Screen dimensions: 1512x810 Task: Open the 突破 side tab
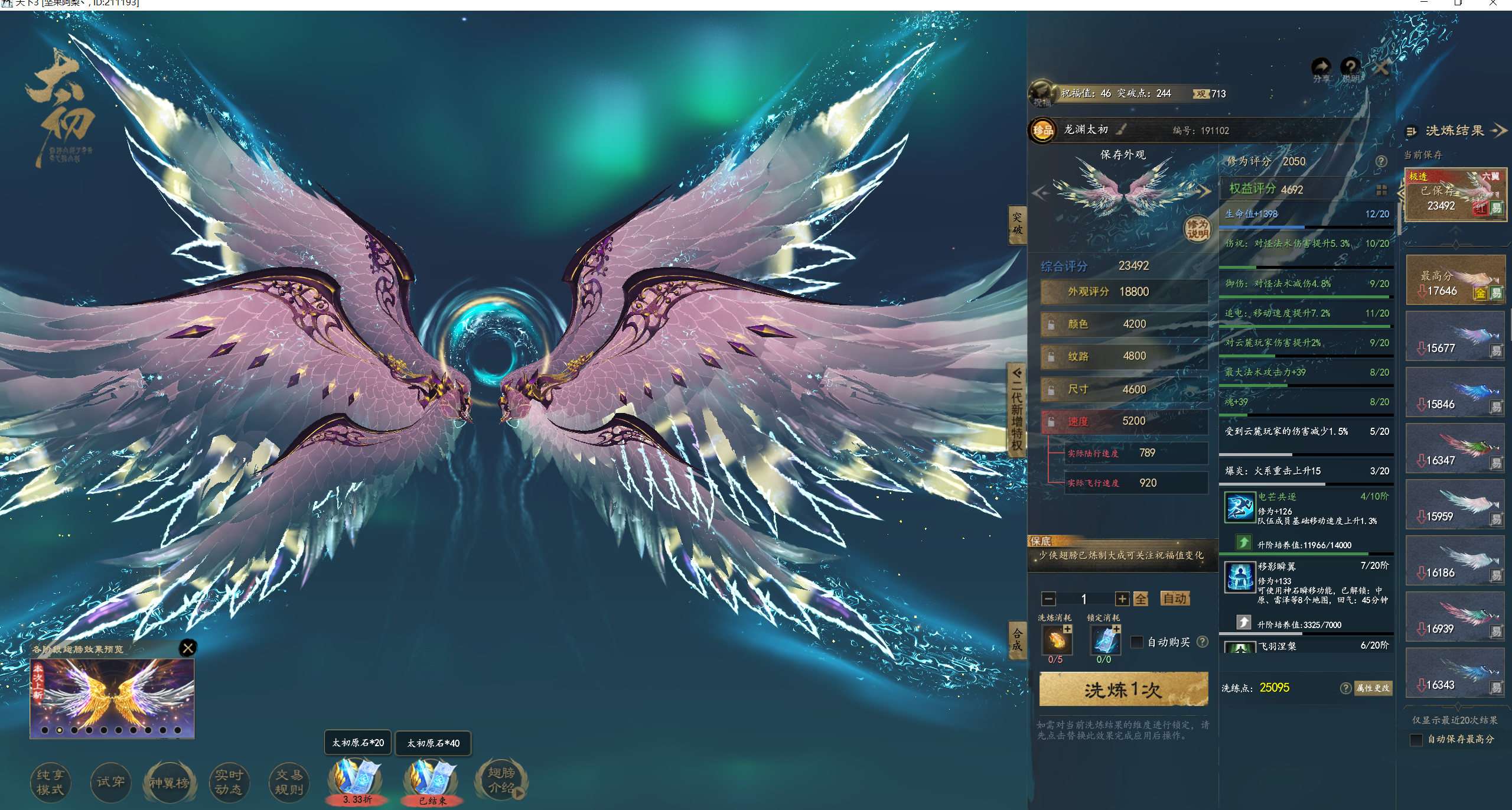(x=1017, y=224)
